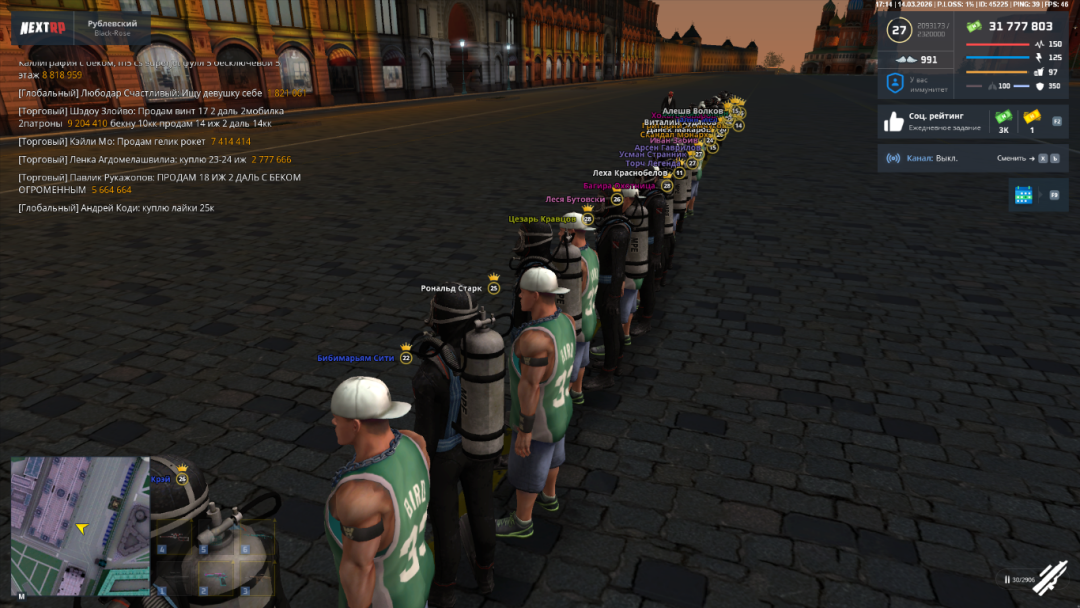Image resolution: width=1080 pixels, height=608 pixels.
Task: Select weapon slot 3
Action: click(x=256, y=579)
